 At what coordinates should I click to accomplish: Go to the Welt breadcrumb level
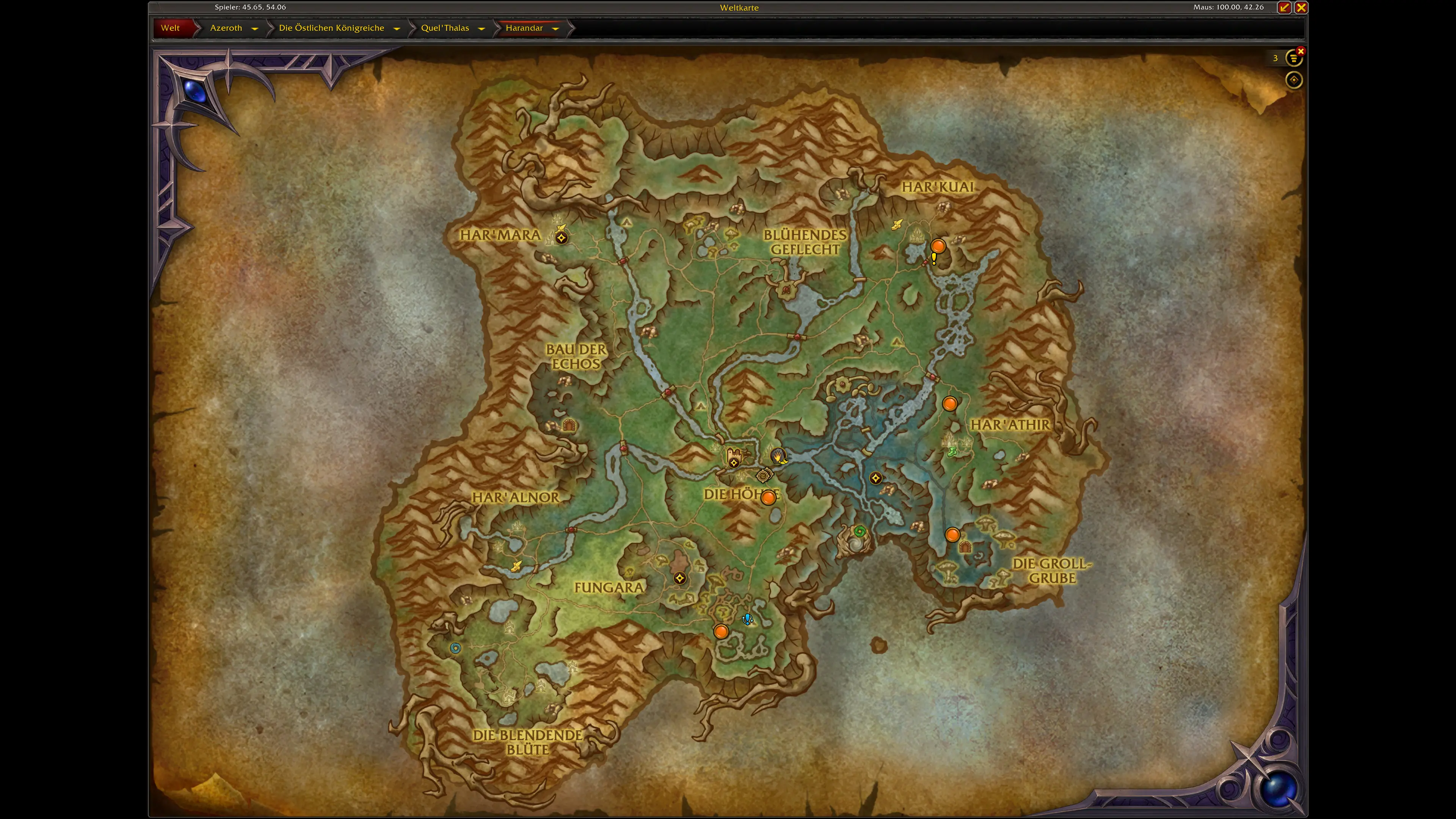[170, 28]
